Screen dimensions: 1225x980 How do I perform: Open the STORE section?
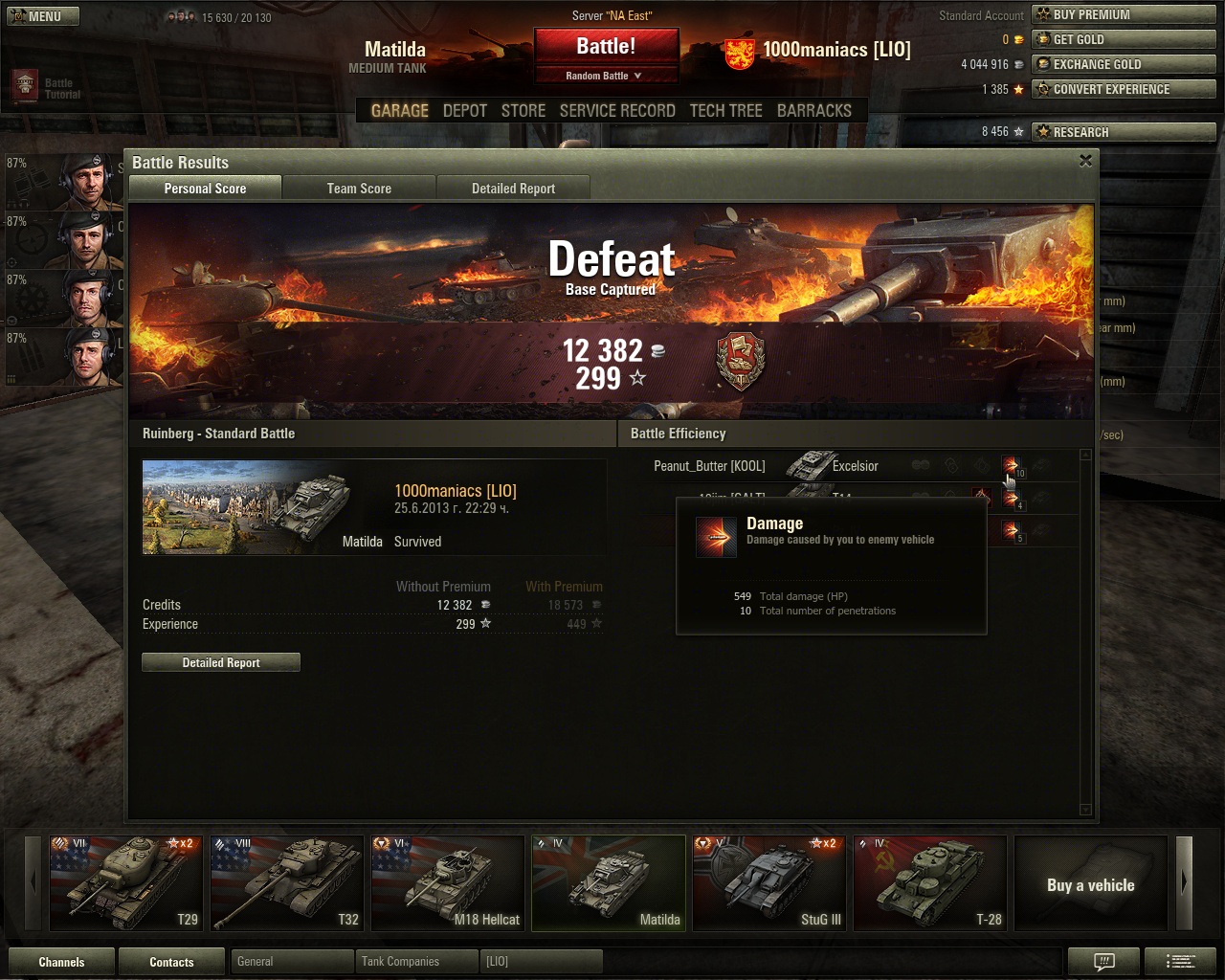point(523,111)
